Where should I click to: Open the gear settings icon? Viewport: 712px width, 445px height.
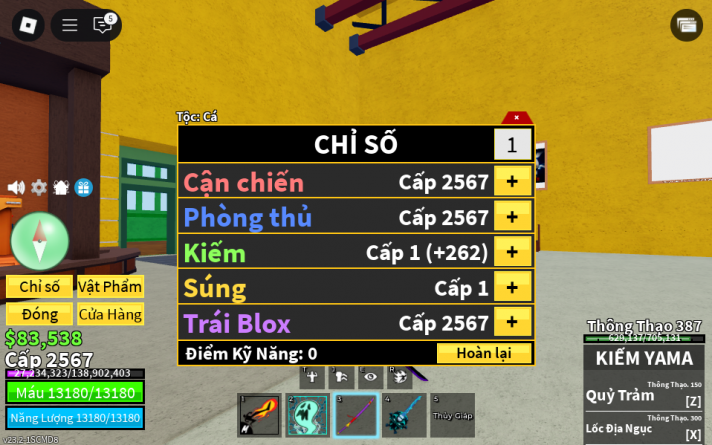[x=39, y=187]
